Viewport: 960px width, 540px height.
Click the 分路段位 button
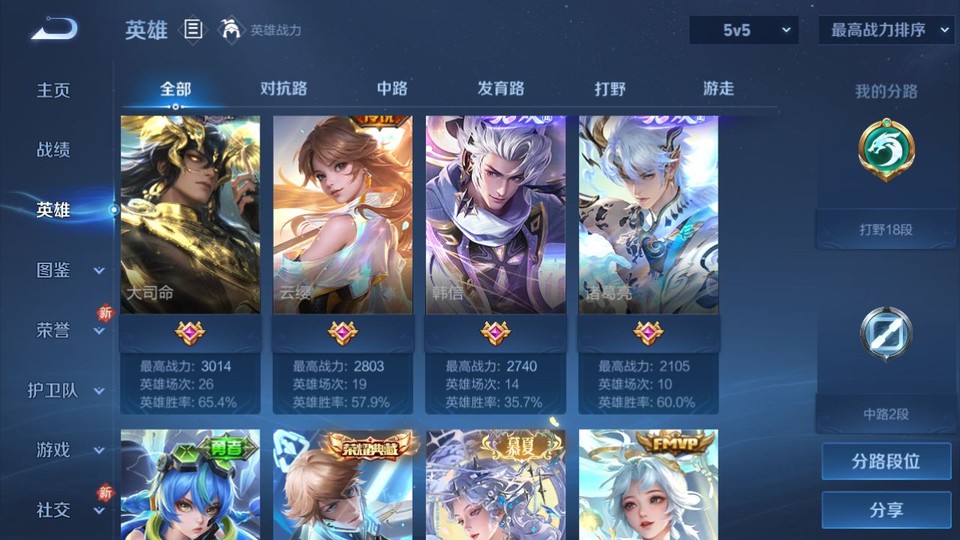point(886,462)
